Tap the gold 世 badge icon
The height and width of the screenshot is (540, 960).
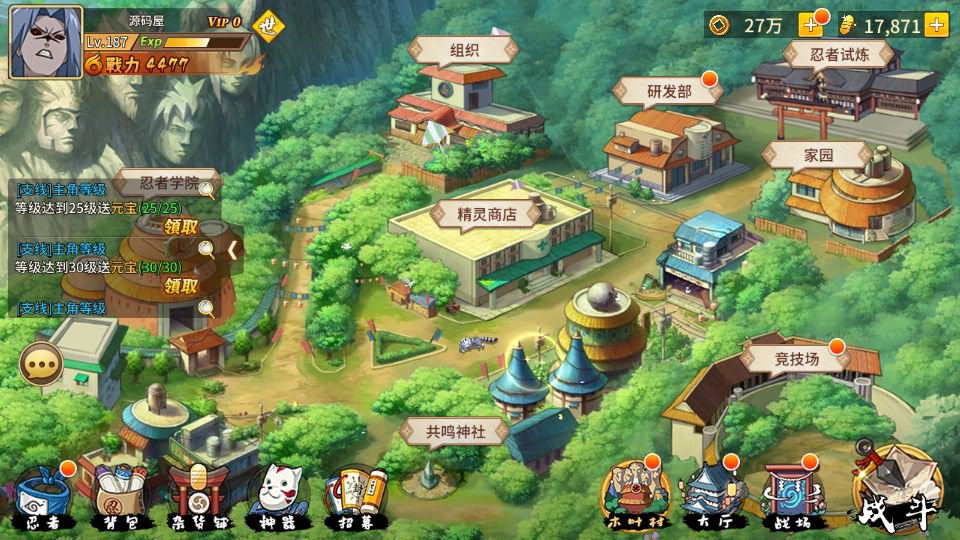click(x=267, y=27)
